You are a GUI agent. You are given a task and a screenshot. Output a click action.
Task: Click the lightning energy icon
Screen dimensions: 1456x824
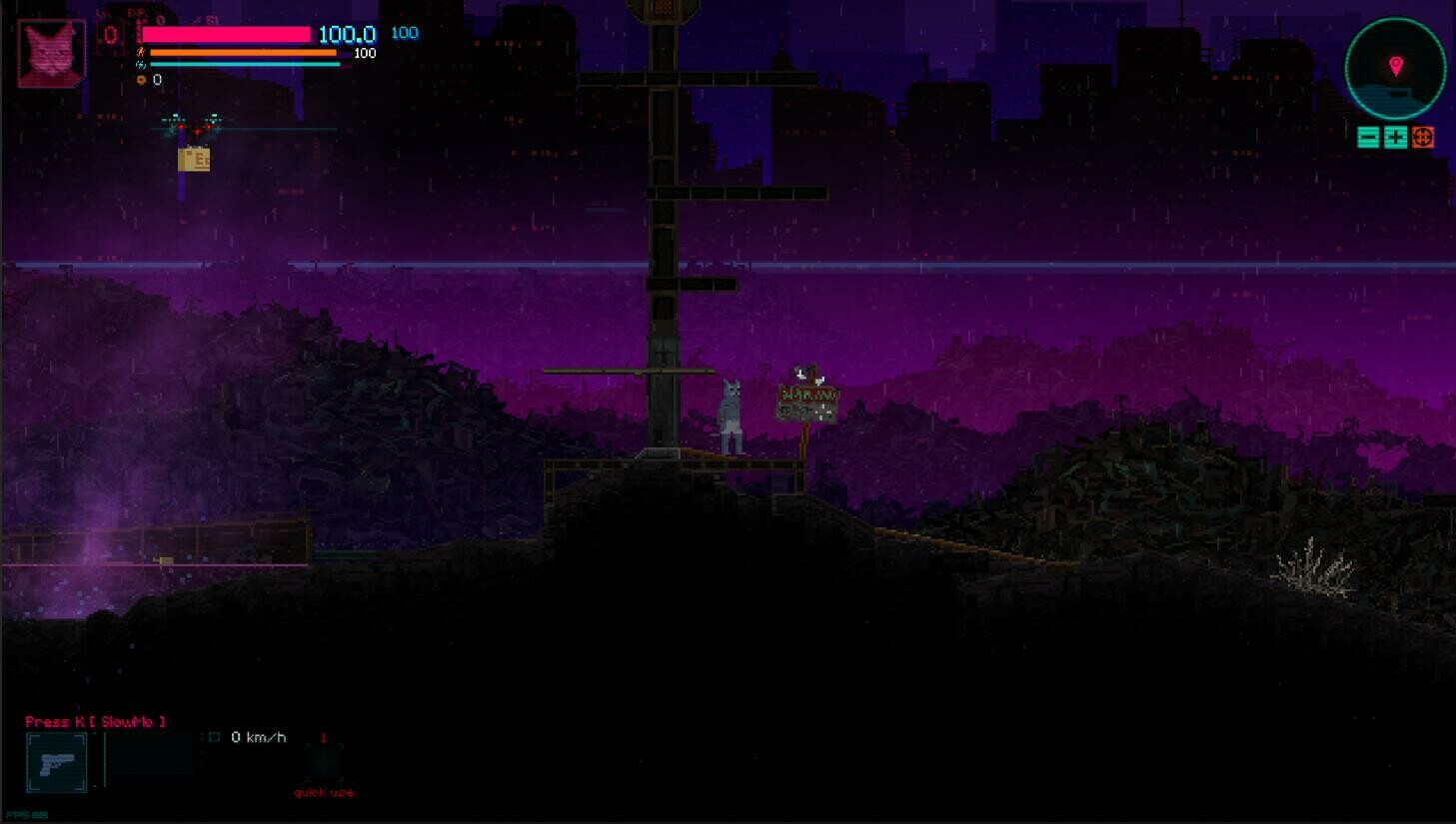pyautogui.click(x=142, y=64)
